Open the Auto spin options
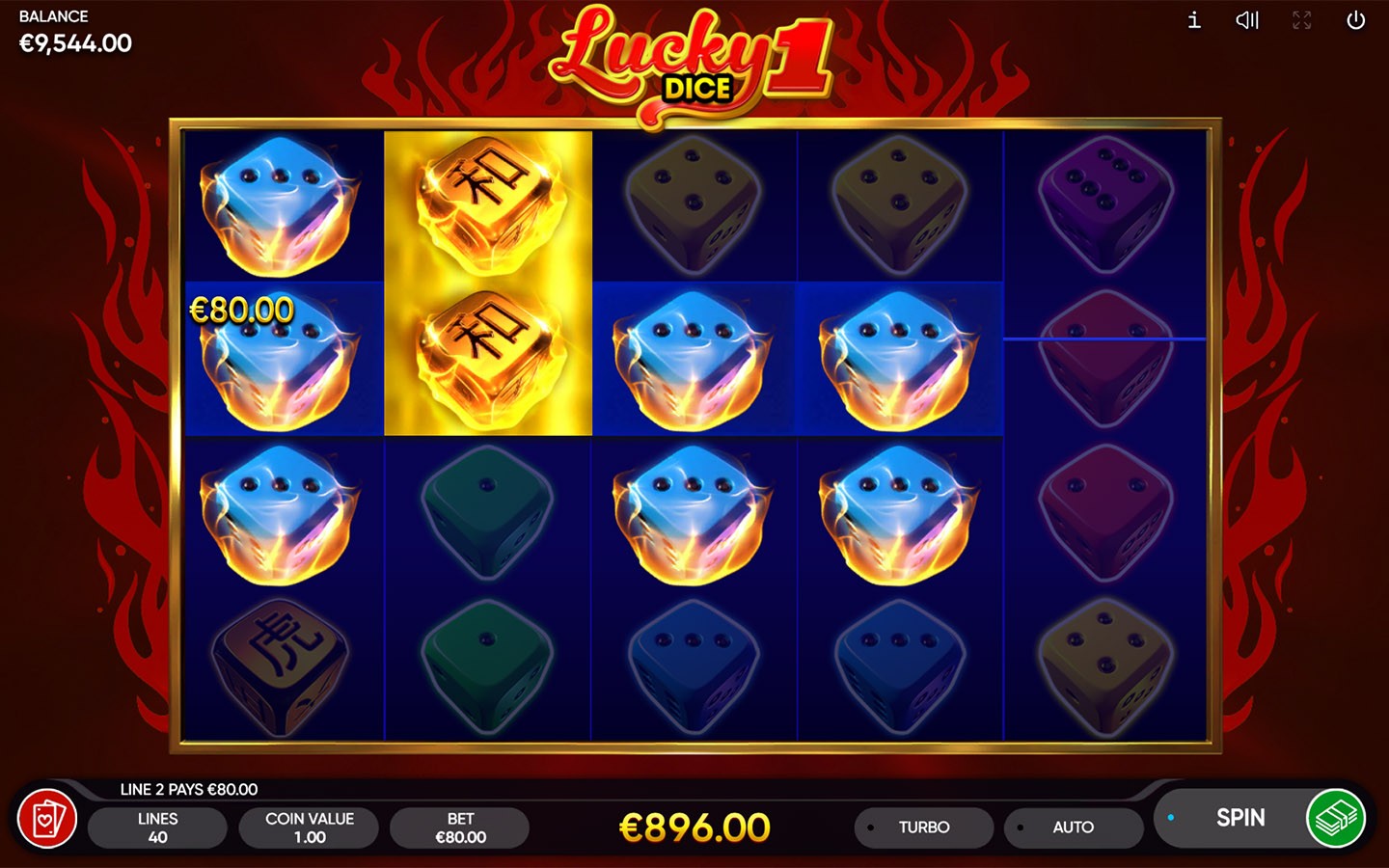This screenshot has width=1389, height=868. [x=1073, y=827]
